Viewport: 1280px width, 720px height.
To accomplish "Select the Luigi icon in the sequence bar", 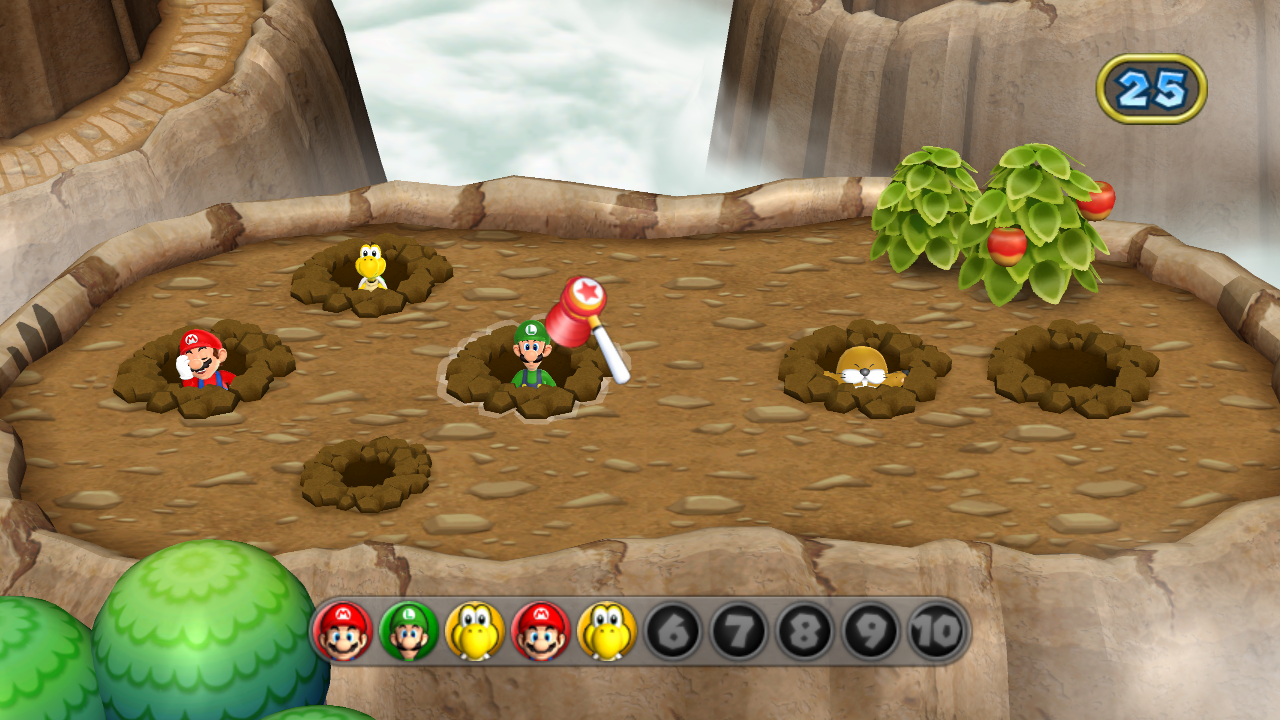I will [x=408, y=631].
